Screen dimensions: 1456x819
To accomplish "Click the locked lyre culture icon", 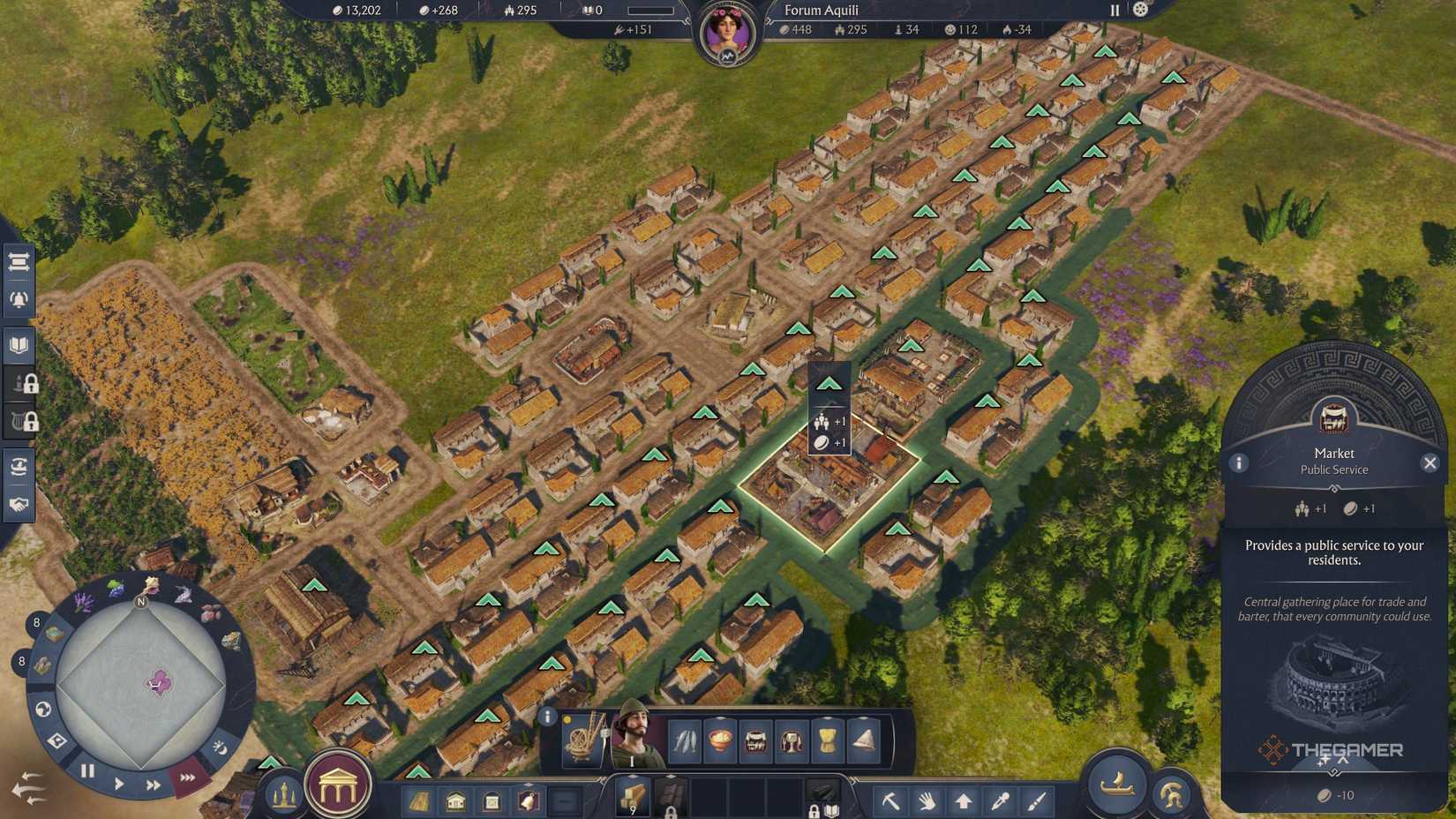I will pyautogui.click(x=19, y=422).
